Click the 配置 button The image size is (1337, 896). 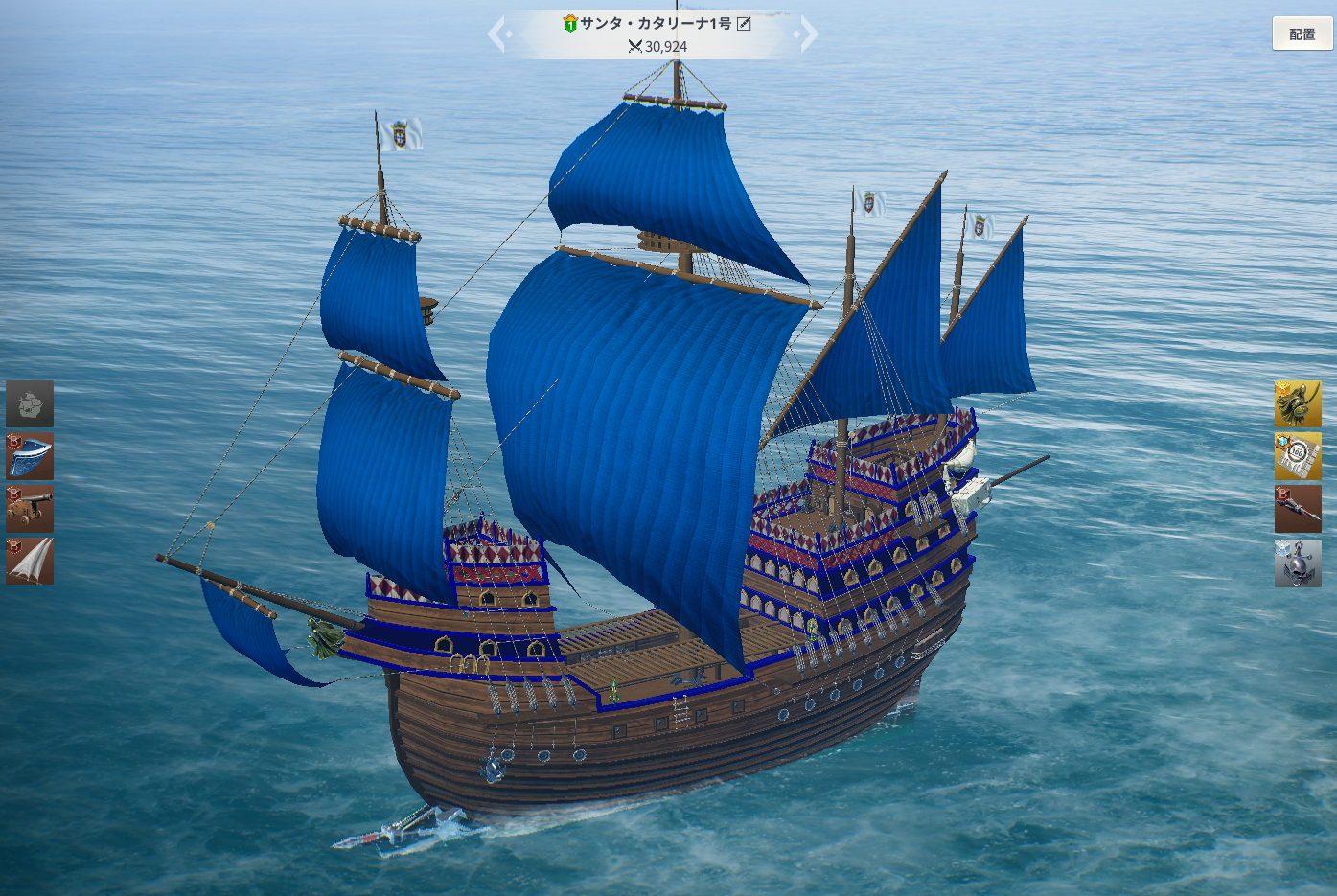[1302, 34]
